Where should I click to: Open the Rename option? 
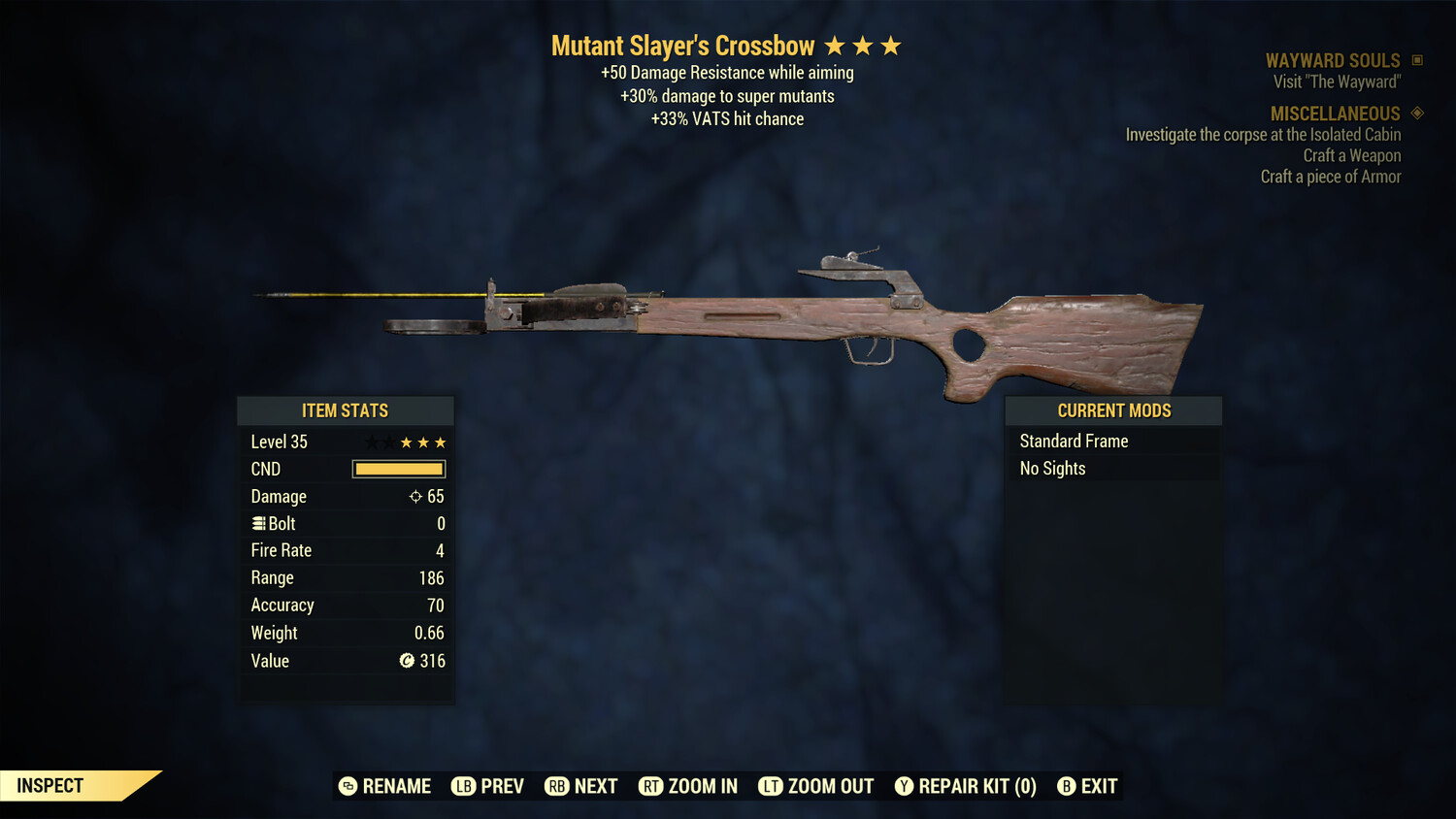pos(395,786)
